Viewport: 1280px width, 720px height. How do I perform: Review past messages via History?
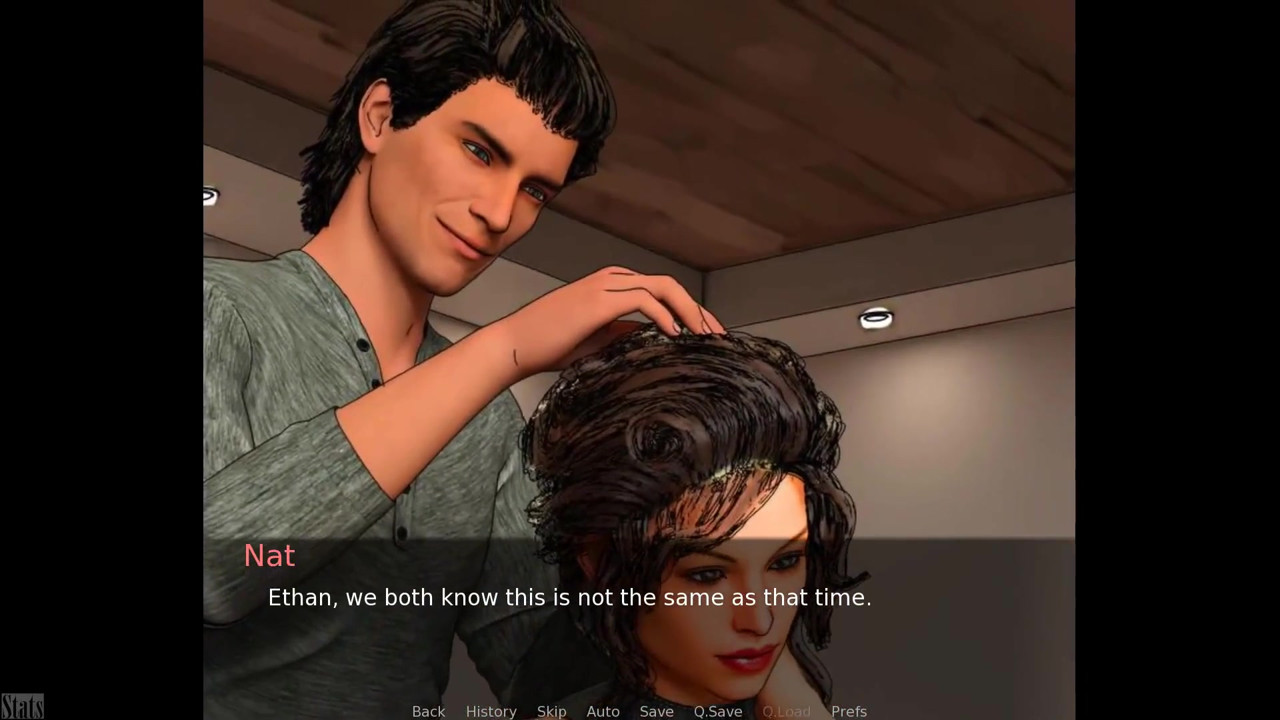click(491, 711)
